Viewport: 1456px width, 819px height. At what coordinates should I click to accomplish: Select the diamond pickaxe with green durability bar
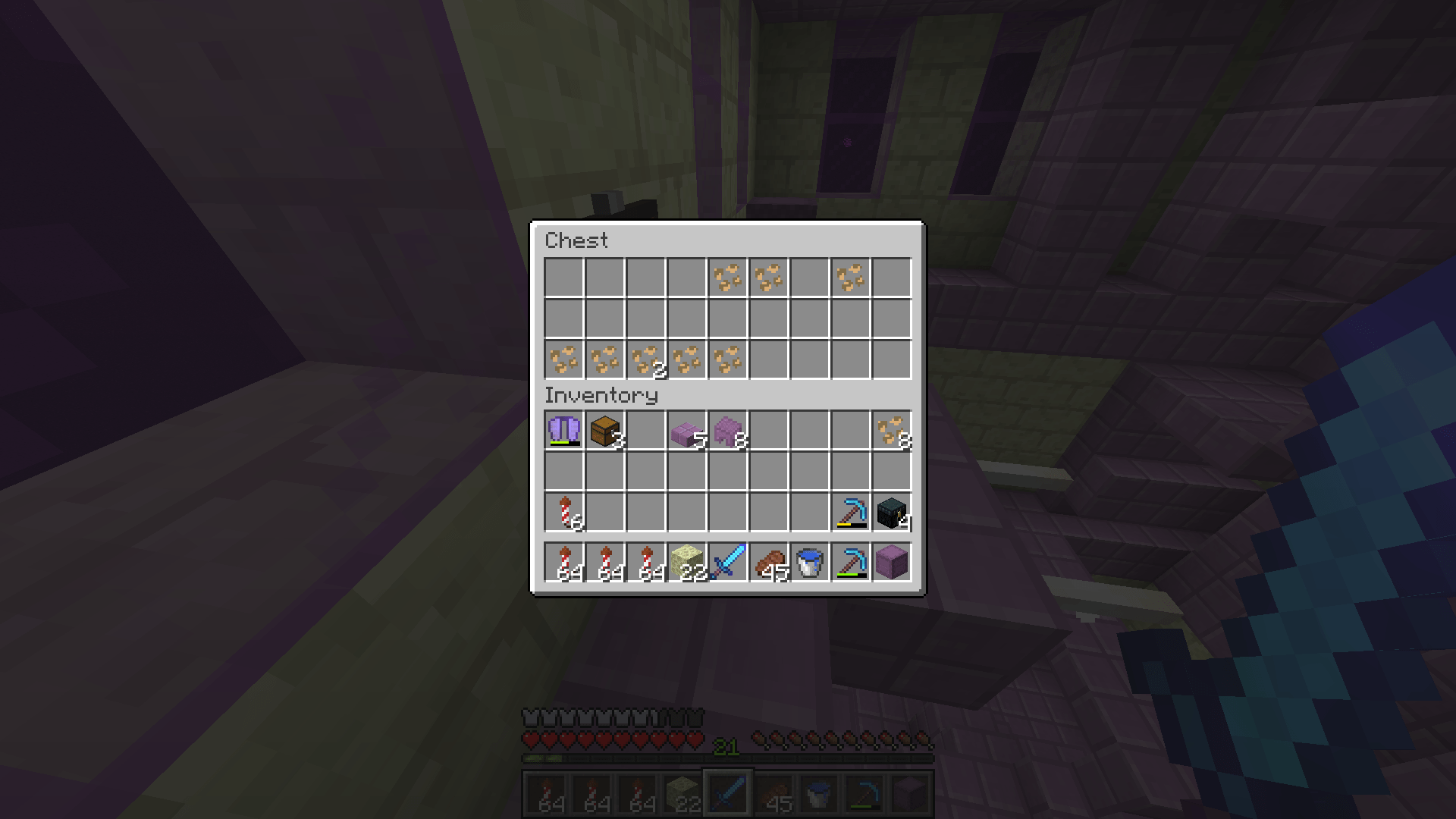click(x=849, y=561)
